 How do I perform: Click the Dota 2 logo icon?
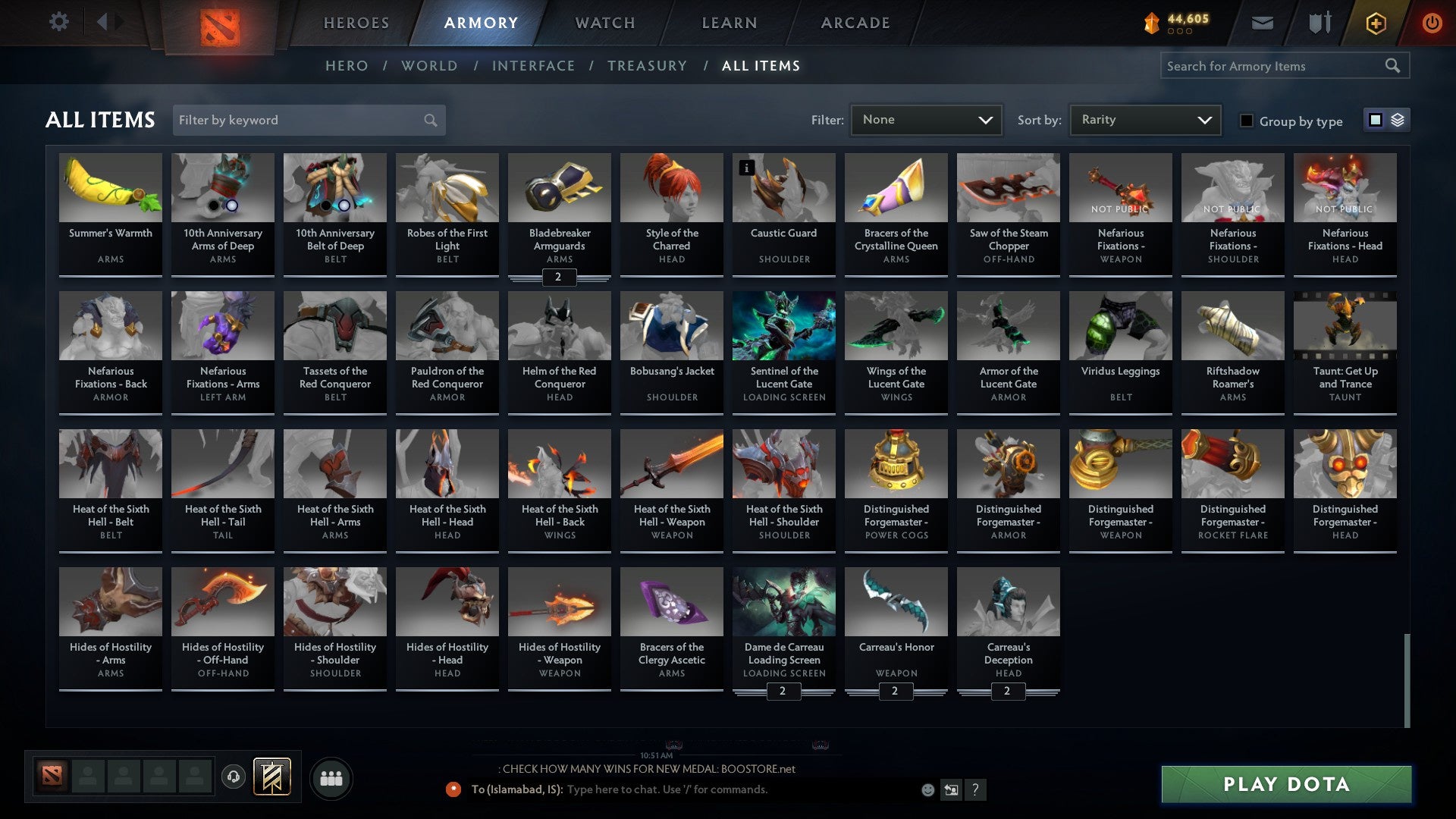tap(221, 22)
